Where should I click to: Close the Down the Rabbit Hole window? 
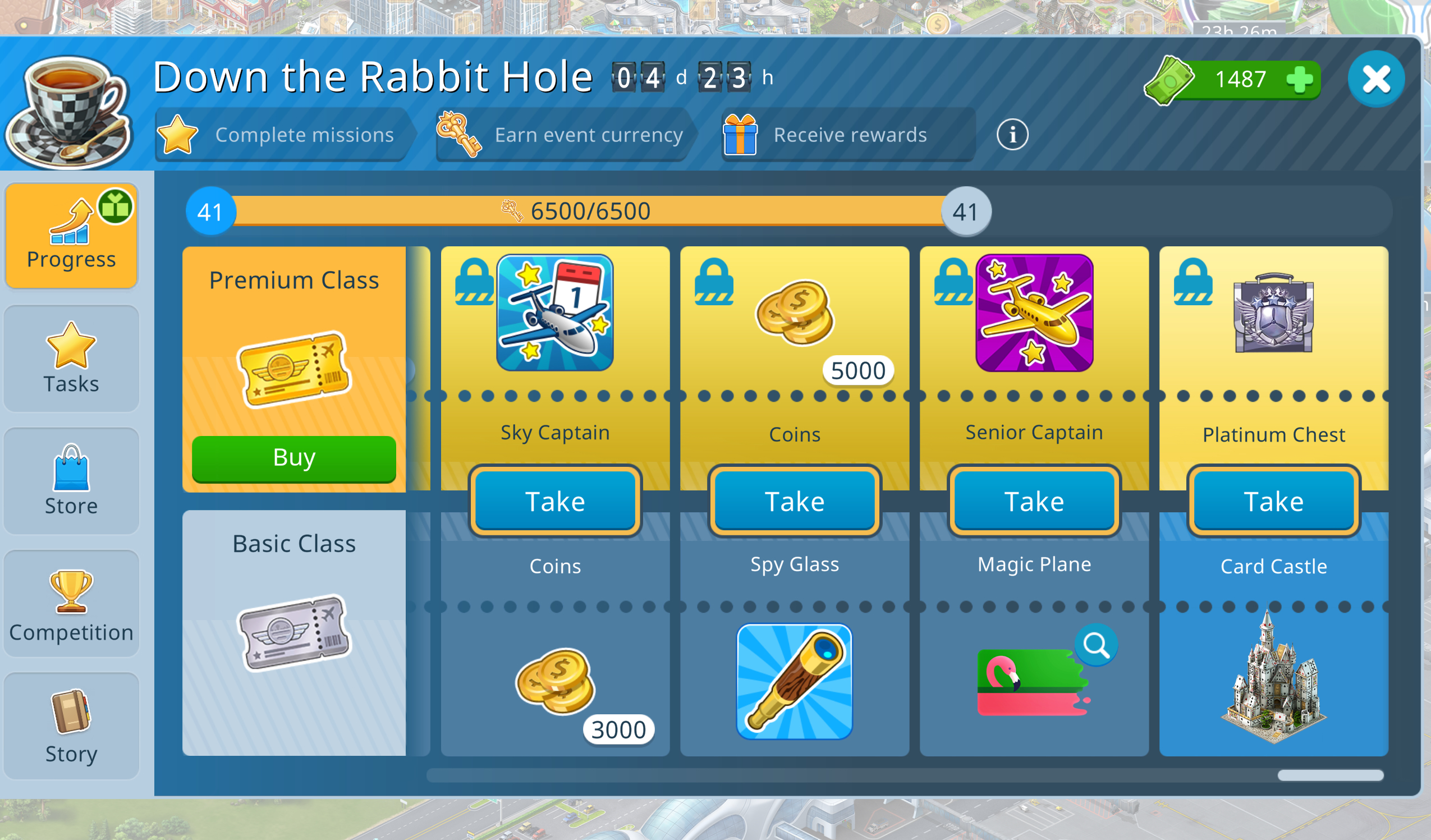[x=1375, y=79]
